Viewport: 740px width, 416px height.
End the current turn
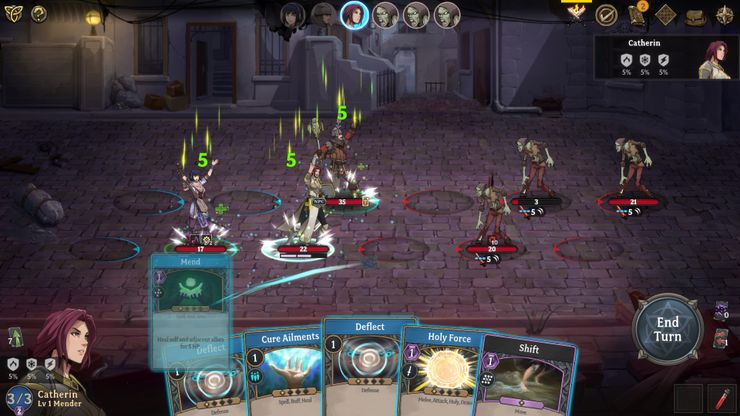click(667, 329)
